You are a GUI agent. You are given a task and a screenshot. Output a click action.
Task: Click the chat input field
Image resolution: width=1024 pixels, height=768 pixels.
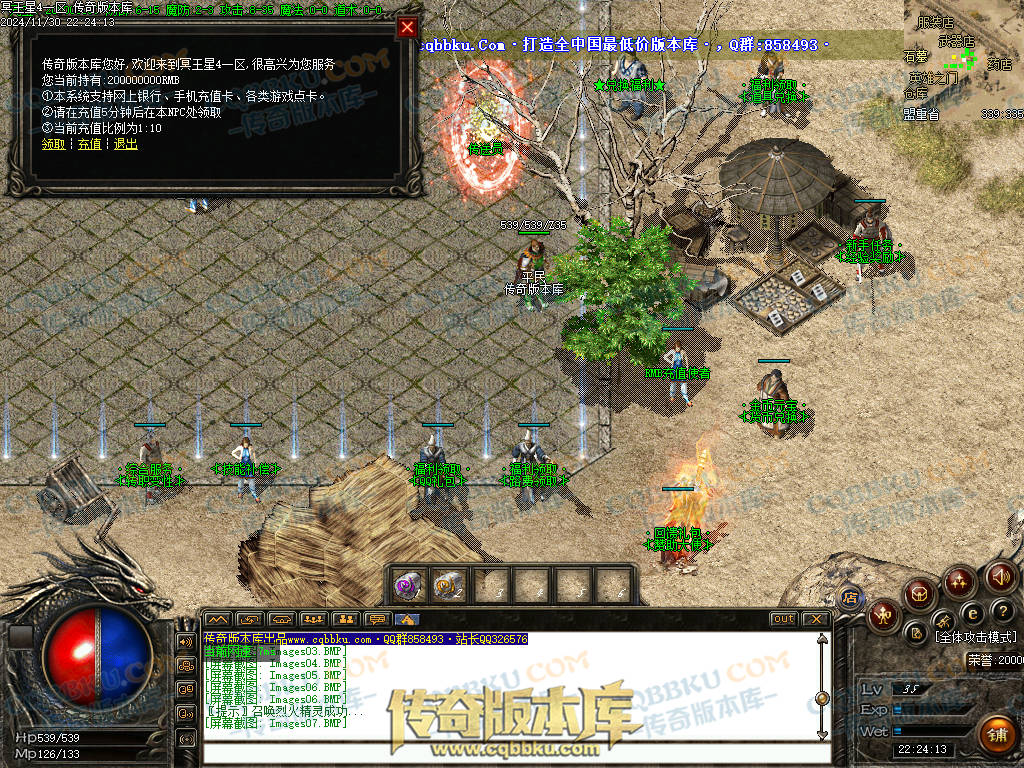[x=510, y=751]
